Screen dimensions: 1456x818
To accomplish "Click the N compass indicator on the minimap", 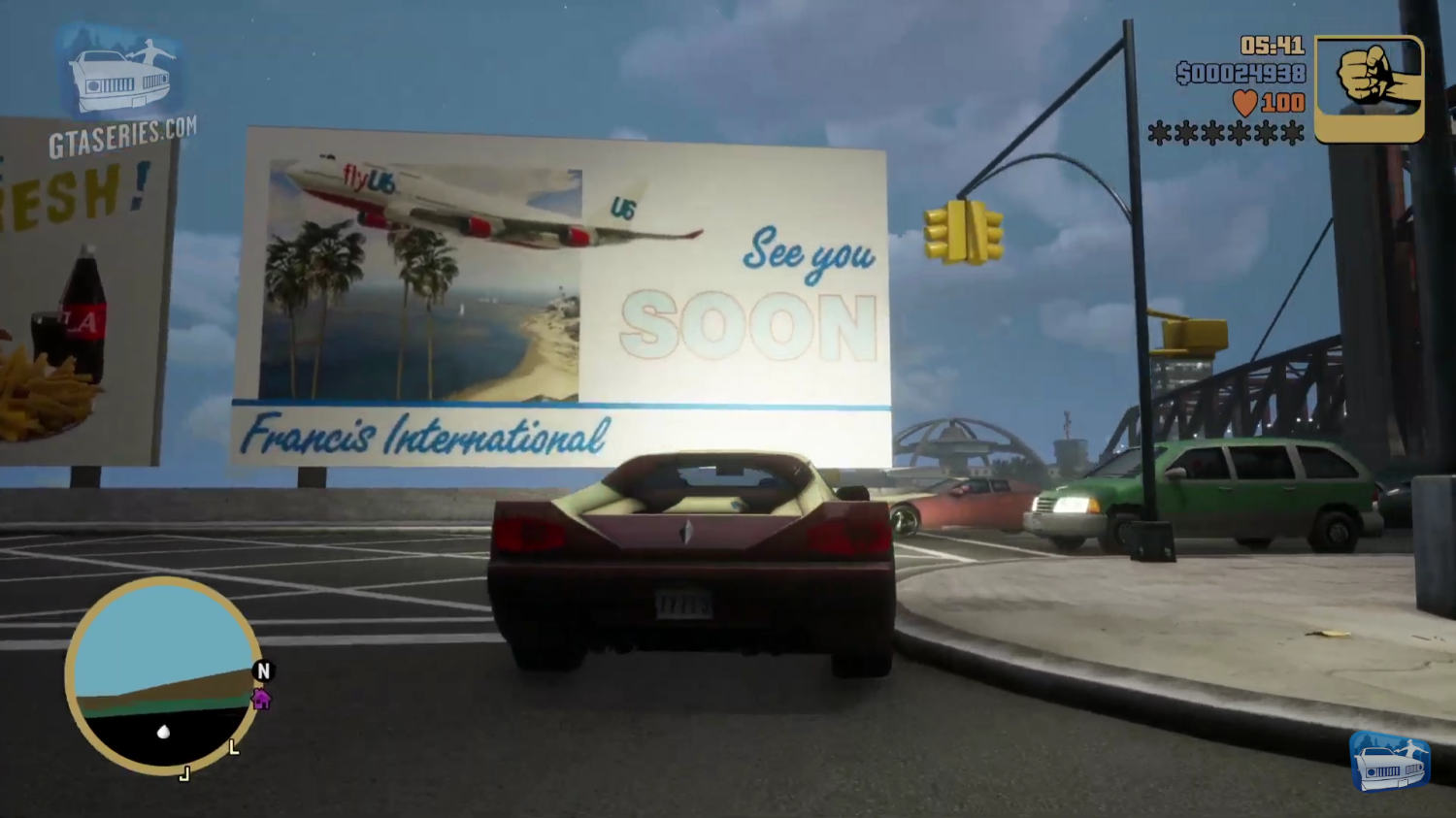I will click(x=263, y=671).
